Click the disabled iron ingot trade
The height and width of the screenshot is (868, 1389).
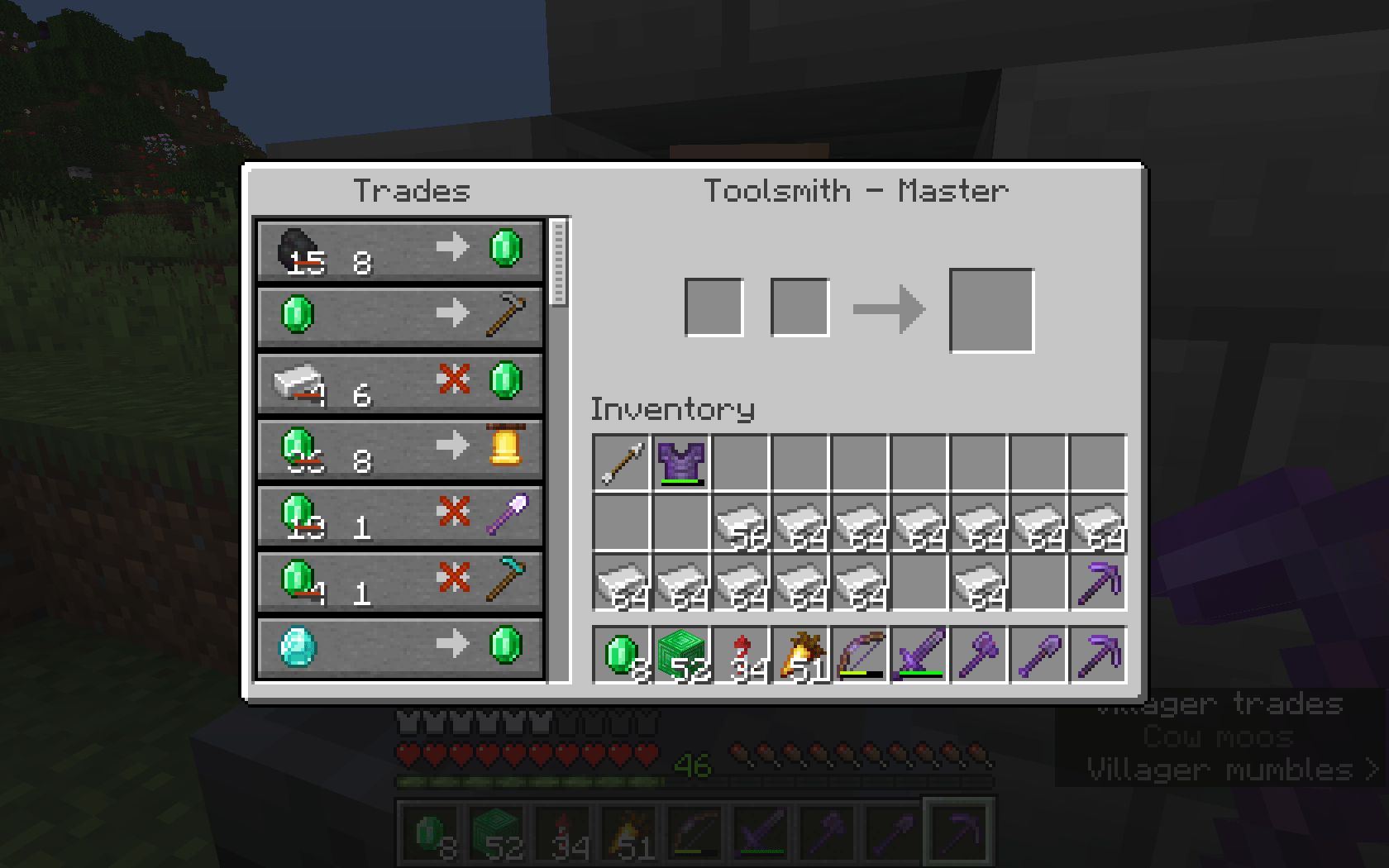tap(400, 383)
